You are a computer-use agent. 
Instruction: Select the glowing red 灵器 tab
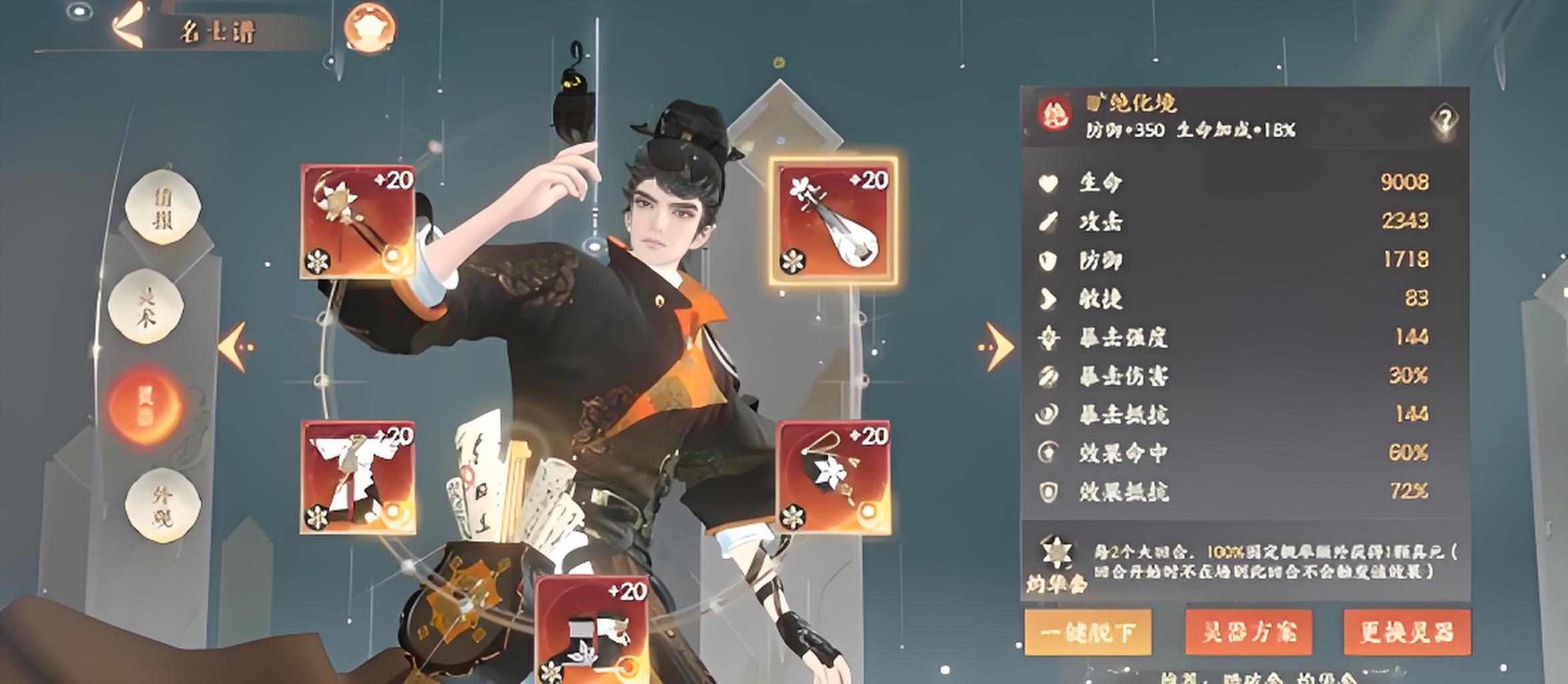point(144,405)
